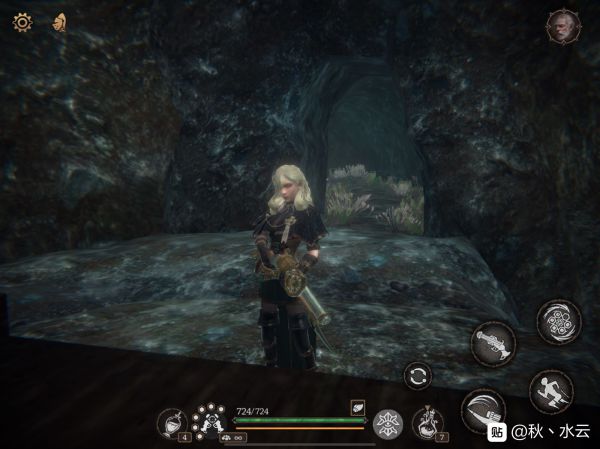Viewport: 600px width, 449px height.
Task: Tap the running figure dodge button
Action: (x=551, y=390)
